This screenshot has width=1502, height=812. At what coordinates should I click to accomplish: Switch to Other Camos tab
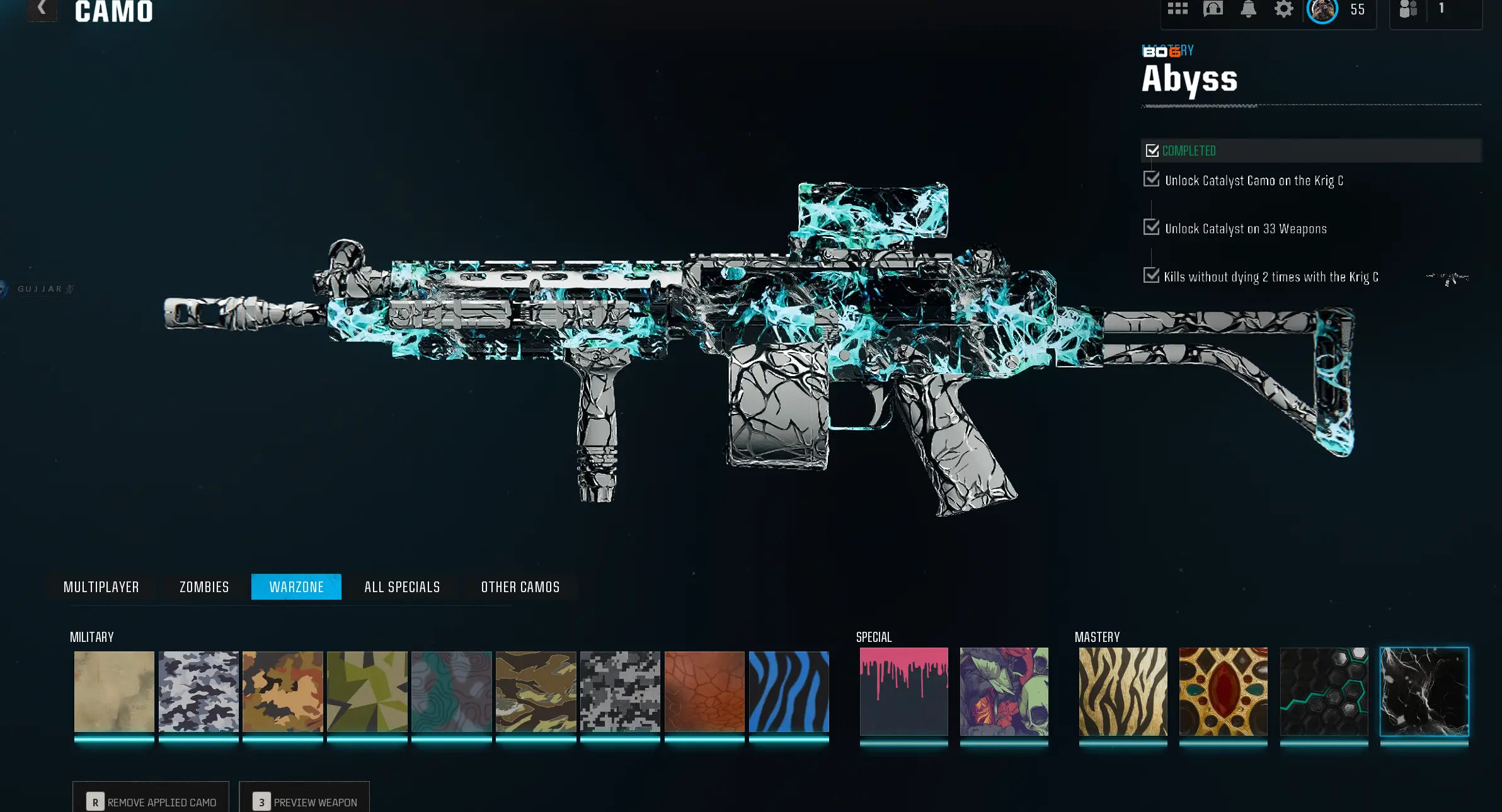coord(520,587)
